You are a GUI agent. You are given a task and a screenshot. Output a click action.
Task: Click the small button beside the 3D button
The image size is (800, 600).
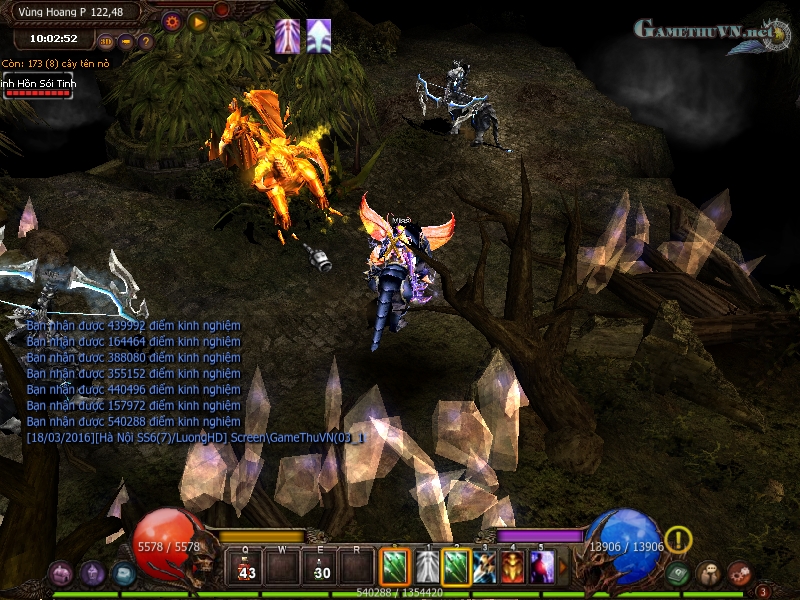coord(127,42)
